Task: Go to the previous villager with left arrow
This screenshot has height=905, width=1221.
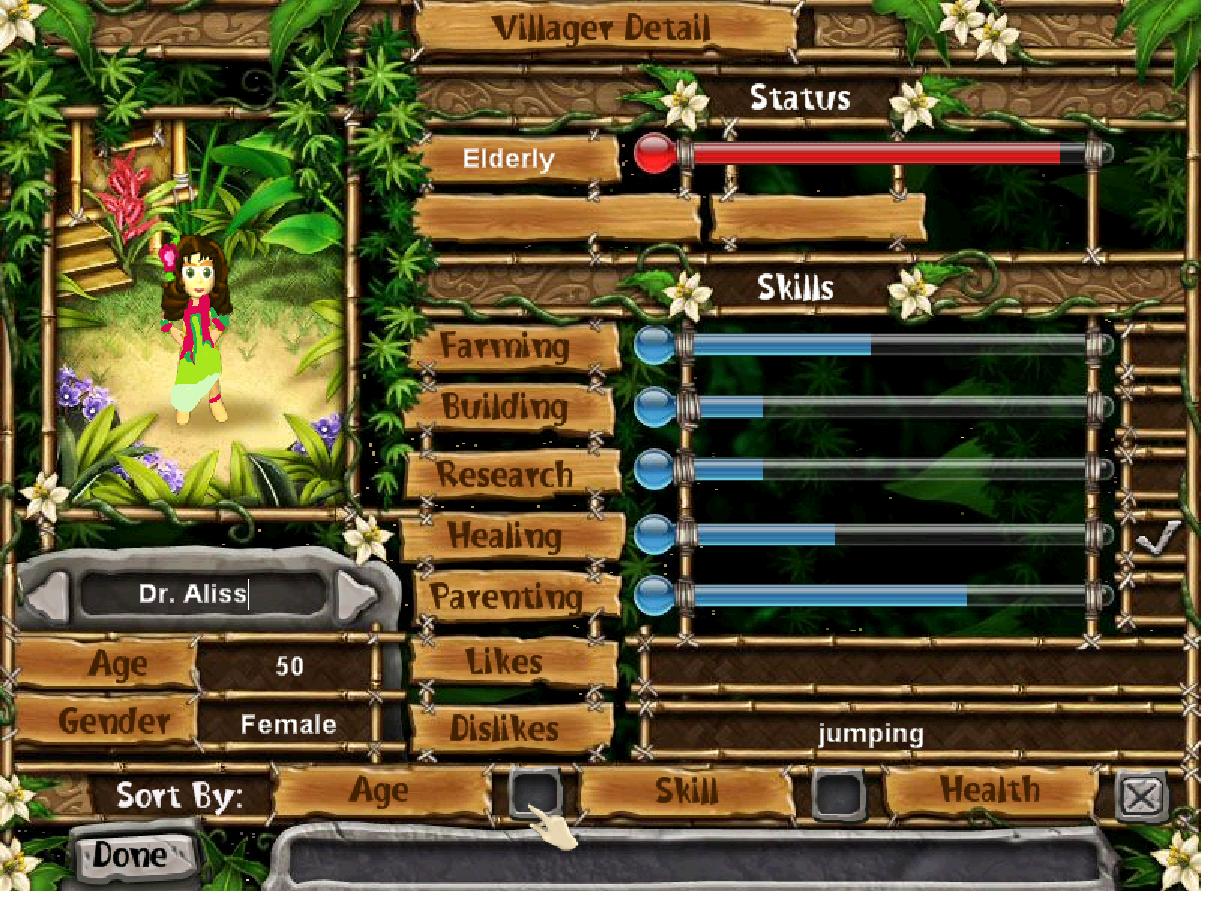Action: [x=46, y=597]
